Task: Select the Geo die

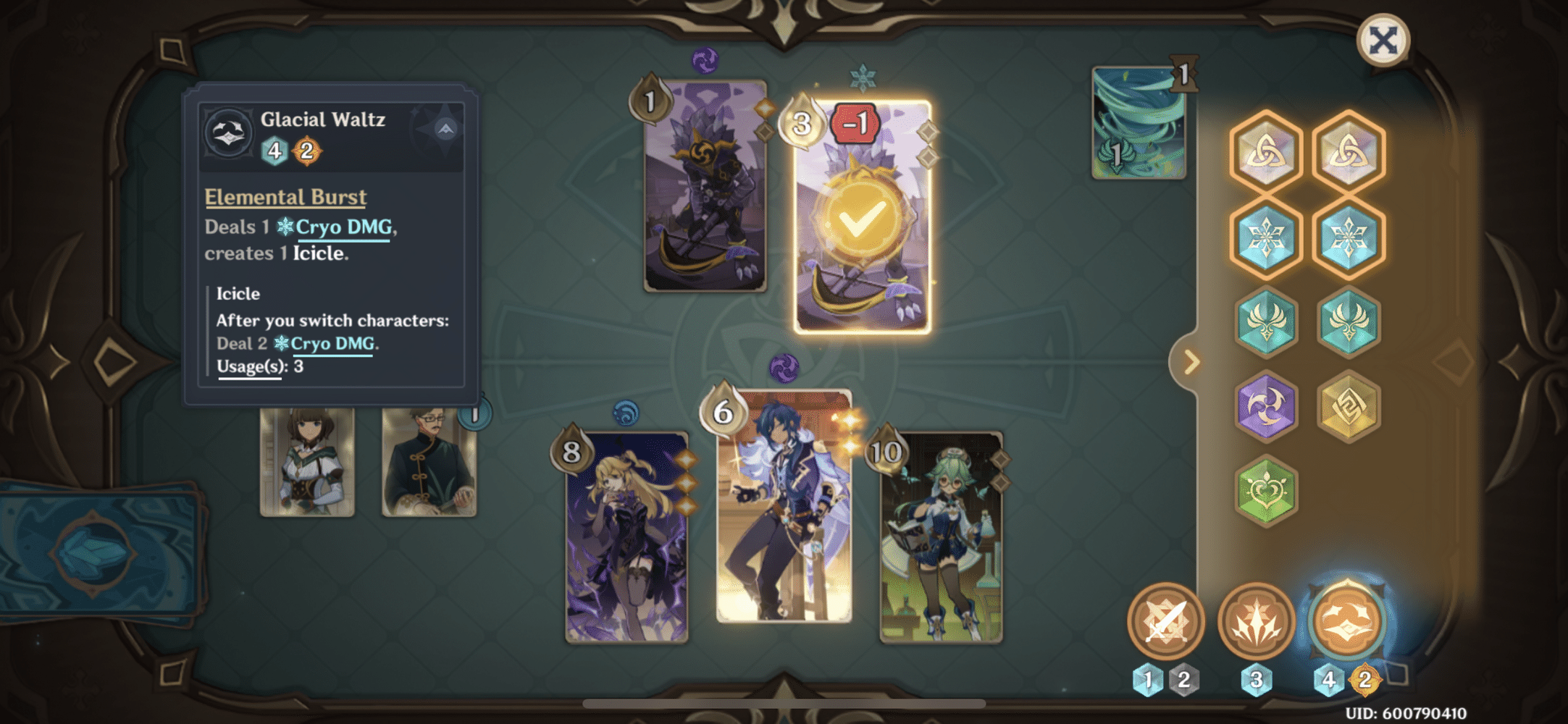Action: [x=1347, y=407]
